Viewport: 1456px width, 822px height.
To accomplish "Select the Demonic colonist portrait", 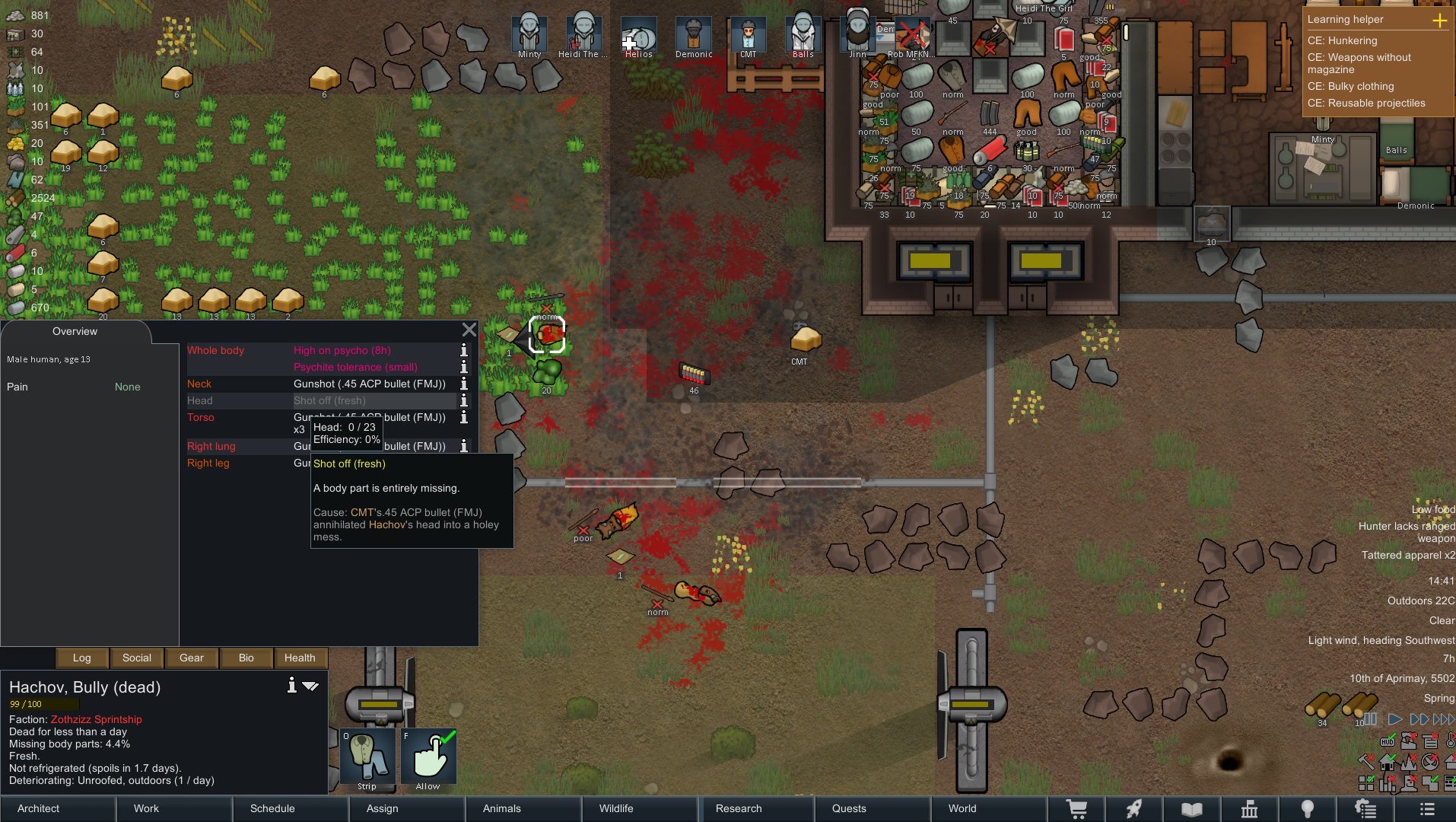I will [693, 34].
